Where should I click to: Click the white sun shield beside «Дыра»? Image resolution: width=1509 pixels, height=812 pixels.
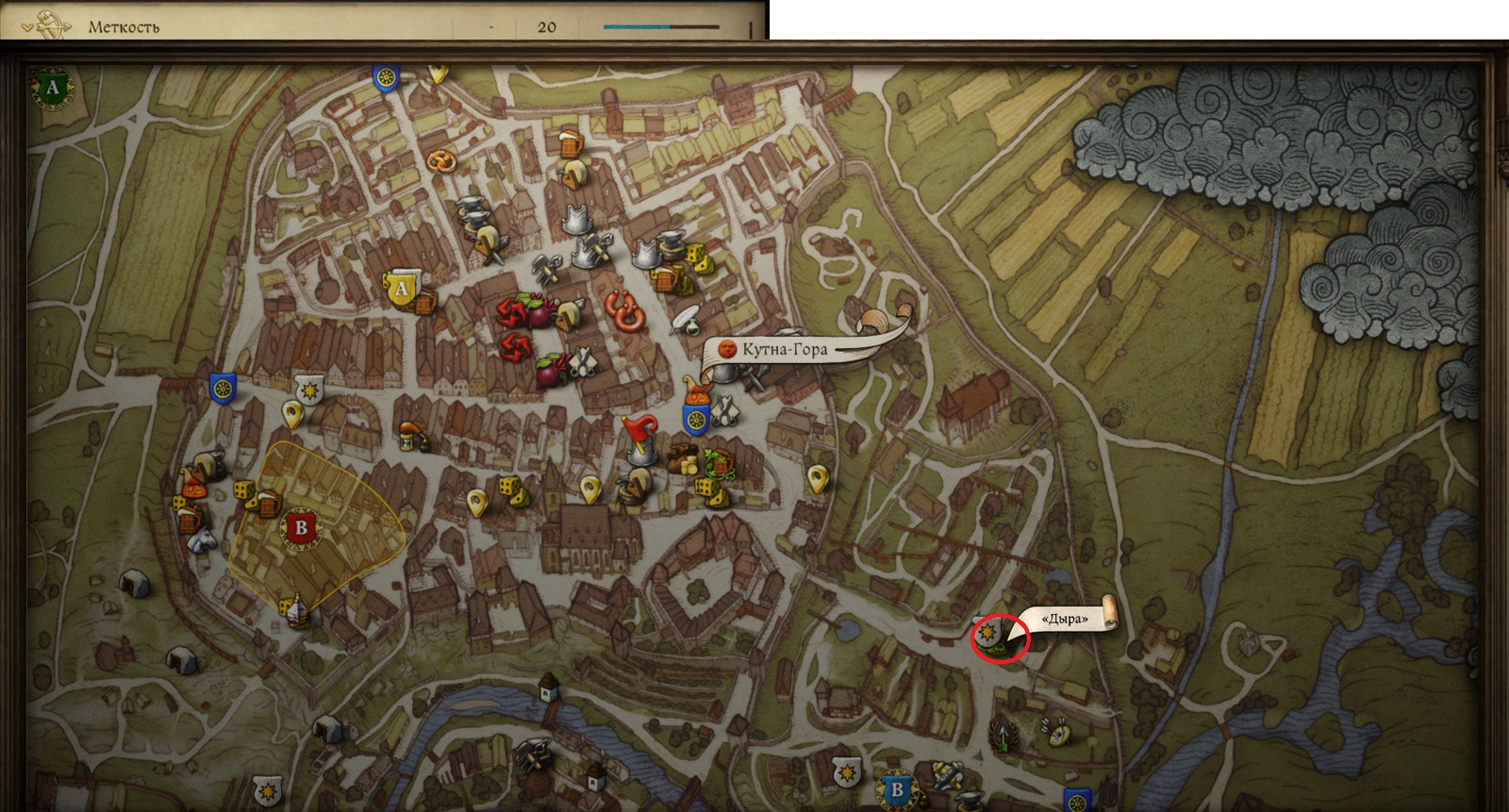(x=987, y=631)
